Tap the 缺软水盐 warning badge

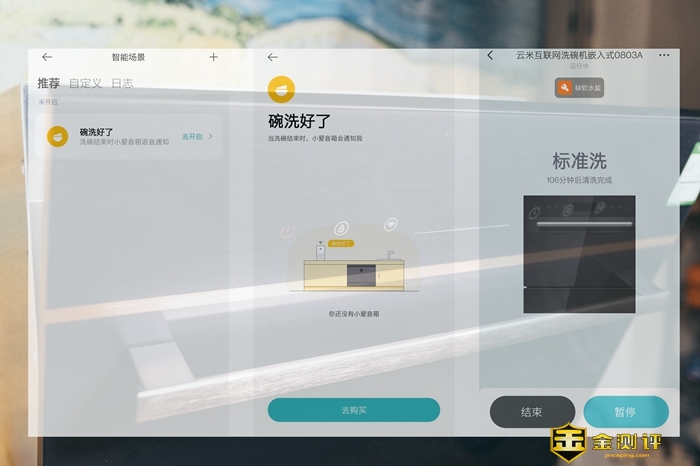[579, 89]
